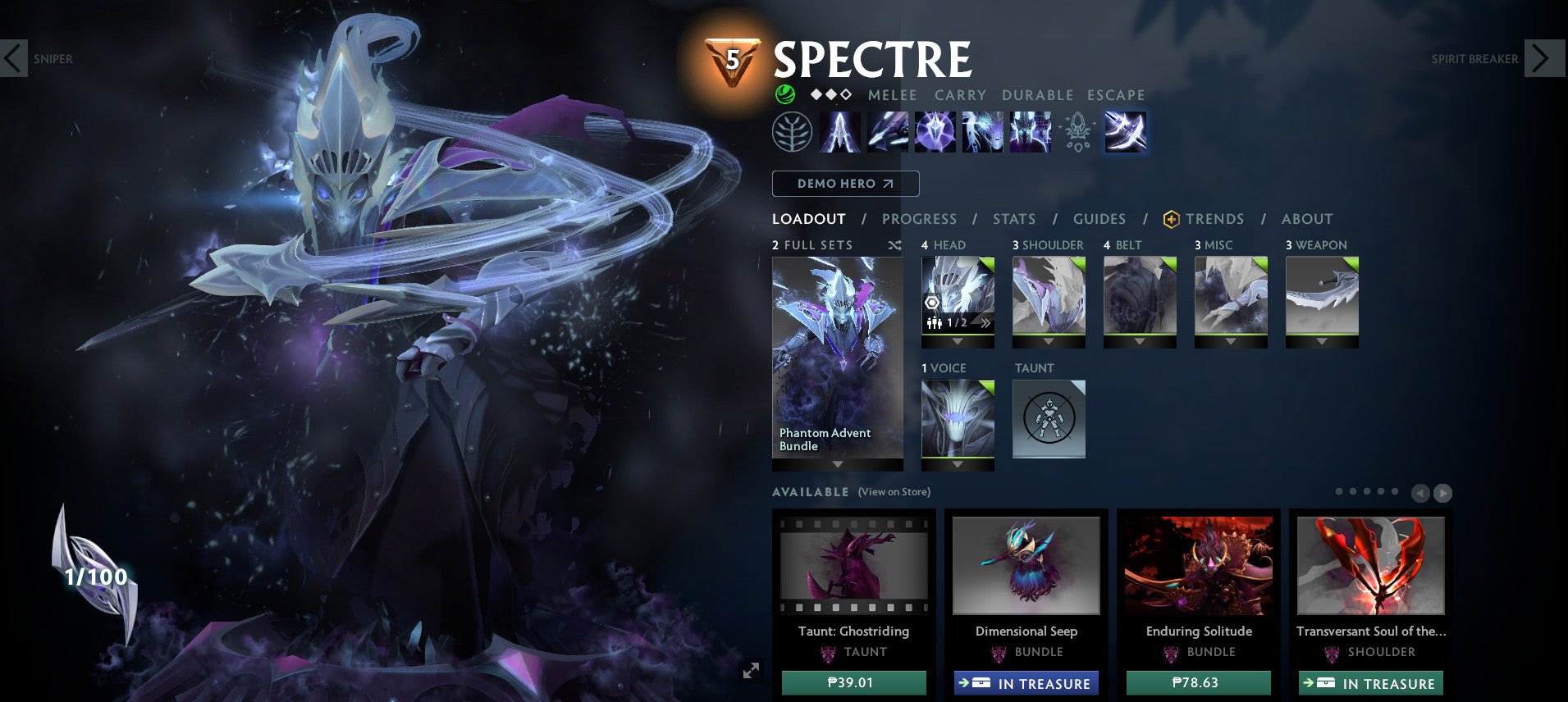Image resolution: width=1568 pixels, height=702 pixels.
Task: Switch to the STATS tab
Action: tap(1014, 219)
